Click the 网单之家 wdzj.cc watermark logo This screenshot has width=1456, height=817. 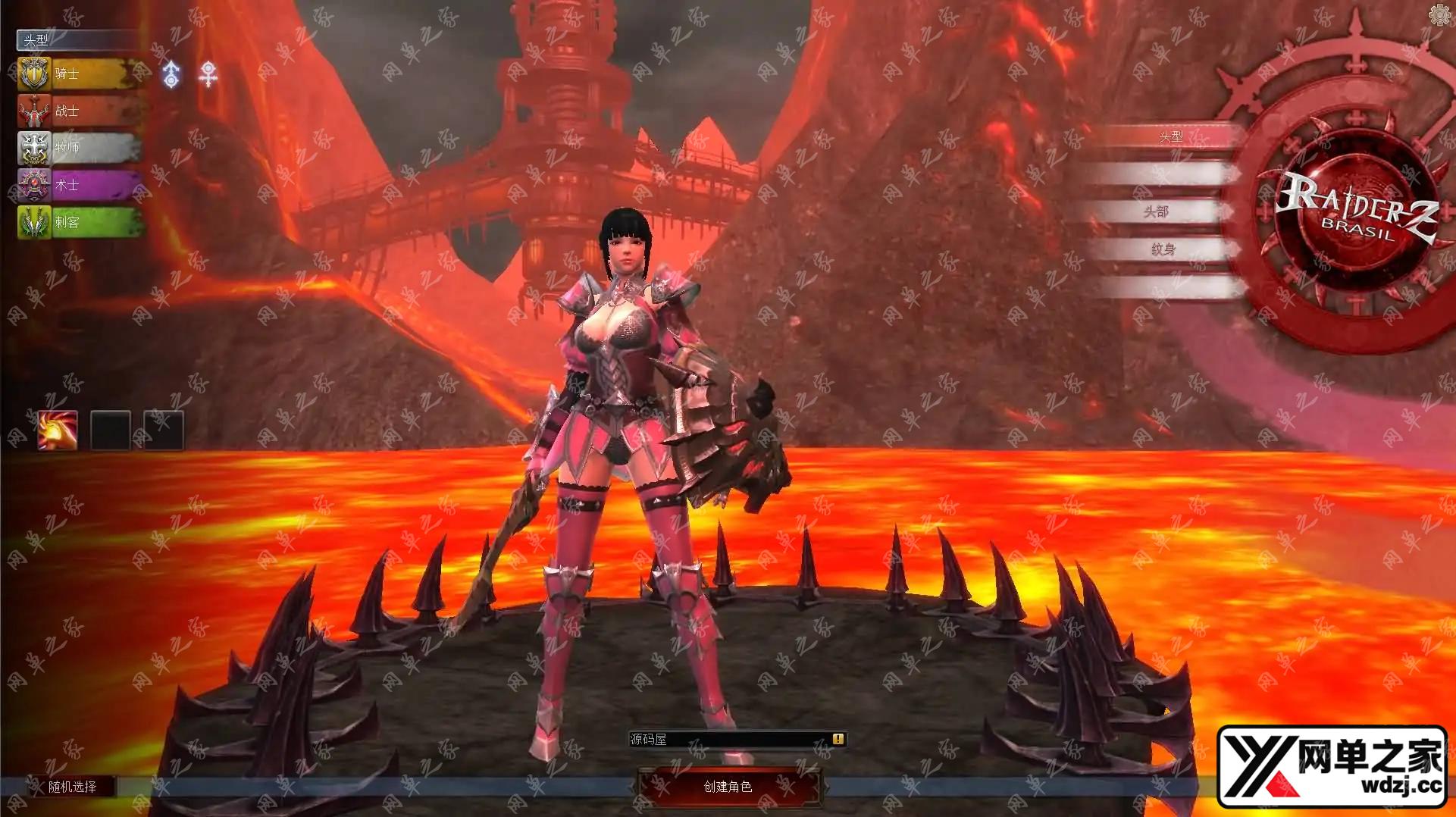point(1335,766)
